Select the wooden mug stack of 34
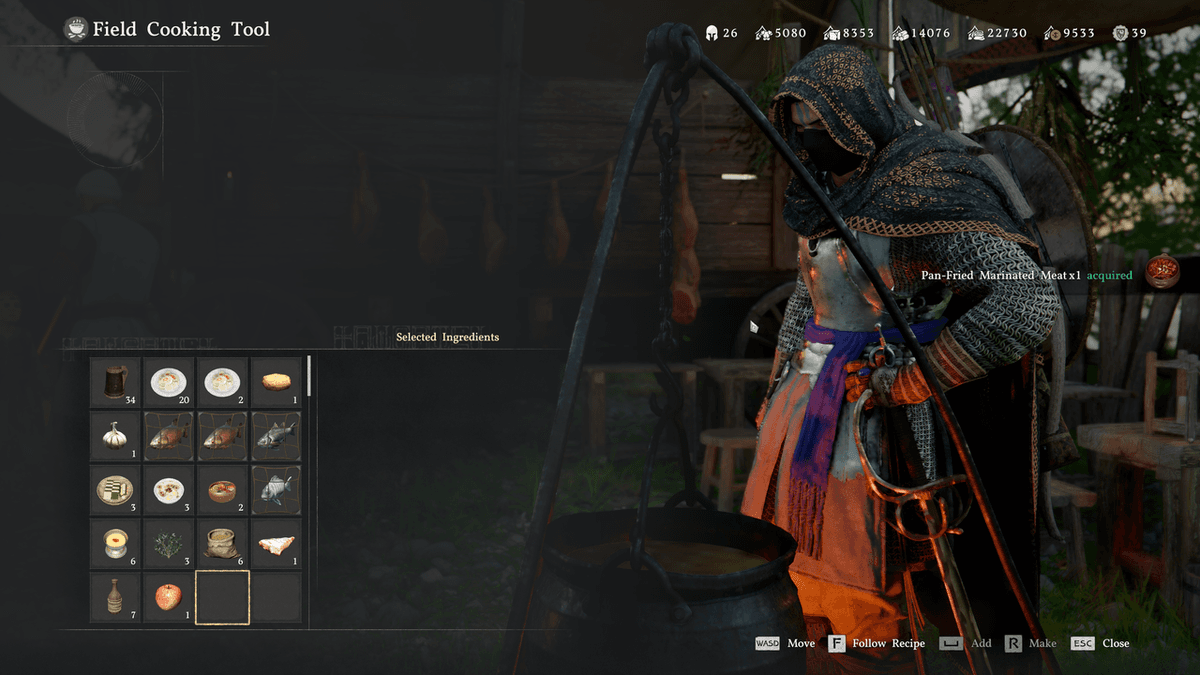Screen dimensions: 1200x675 [115, 382]
